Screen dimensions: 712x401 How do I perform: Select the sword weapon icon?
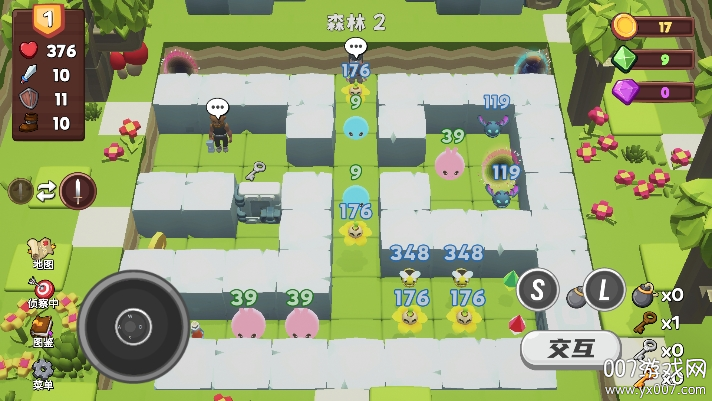coord(77,190)
